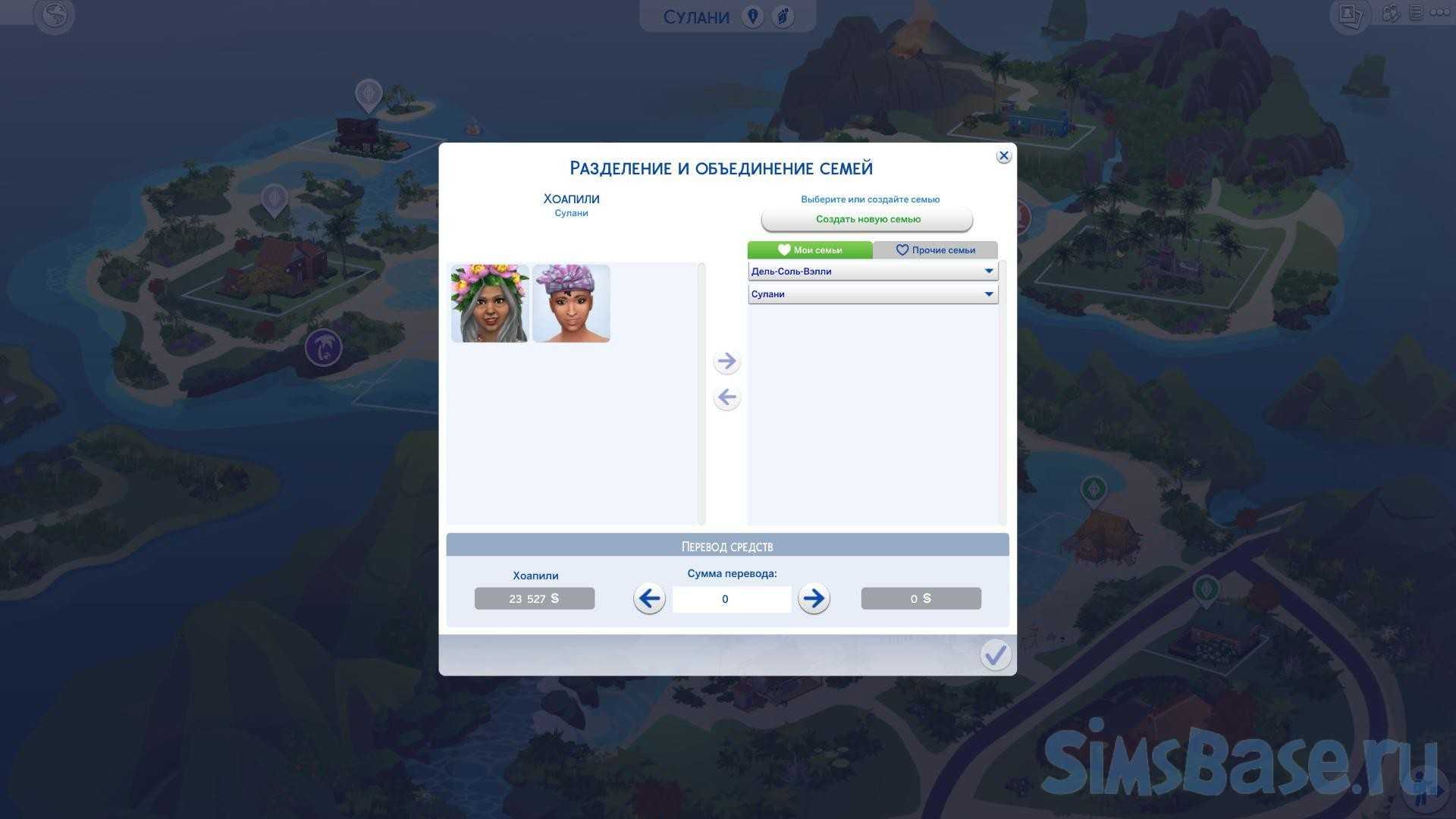Click the transfer amount input field

731,599
